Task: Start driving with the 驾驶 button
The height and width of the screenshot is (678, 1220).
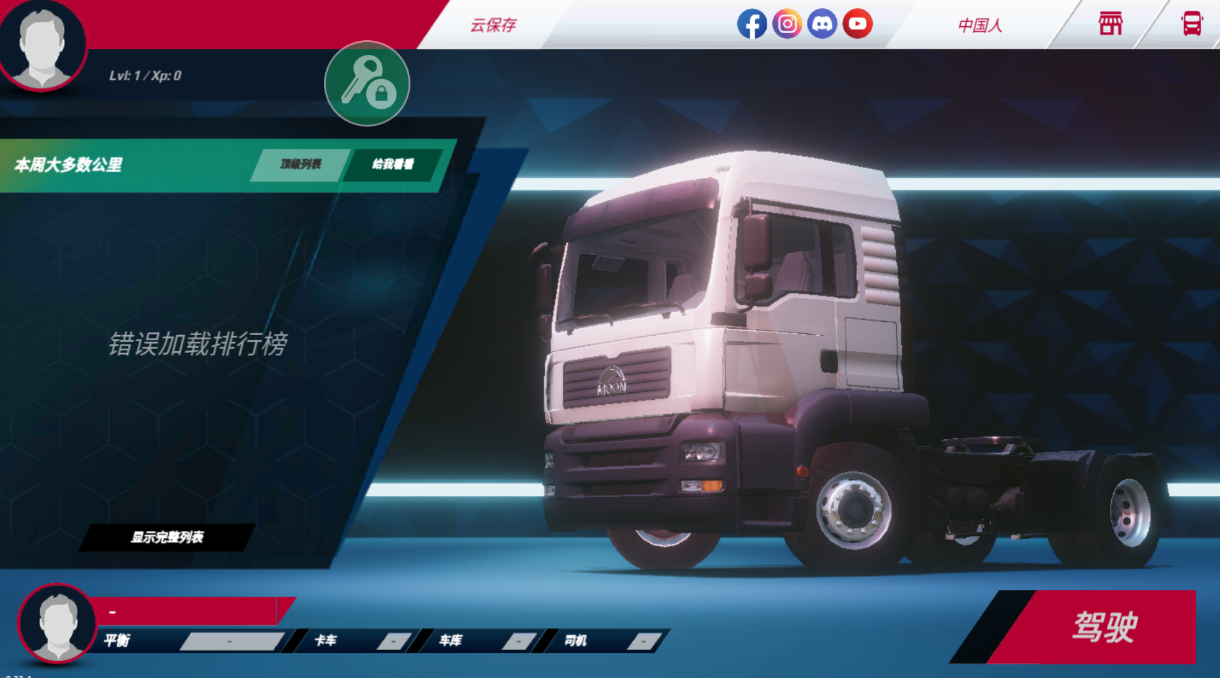Action: click(x=1103, y=627)
